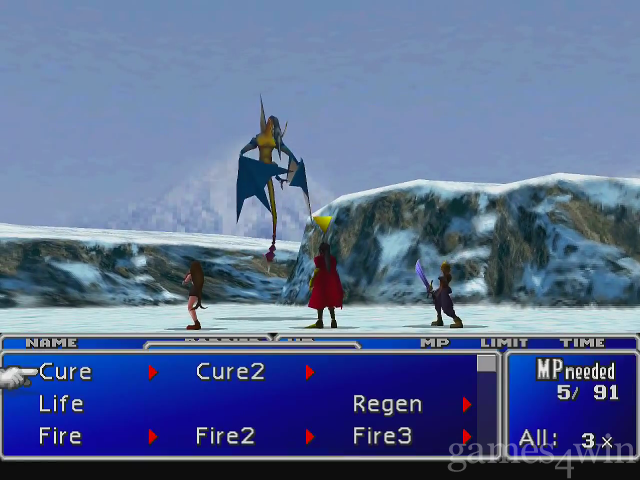Select the Fire3 spell
Viewport: 640px width, 480px height.
pos(381,436)
